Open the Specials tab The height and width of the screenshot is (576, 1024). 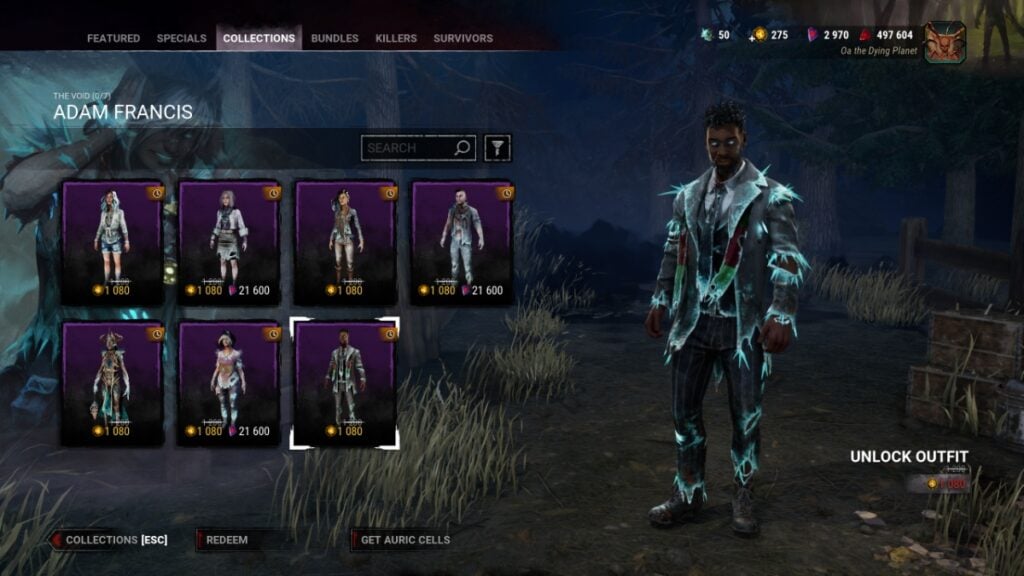(x=181, y=39)
